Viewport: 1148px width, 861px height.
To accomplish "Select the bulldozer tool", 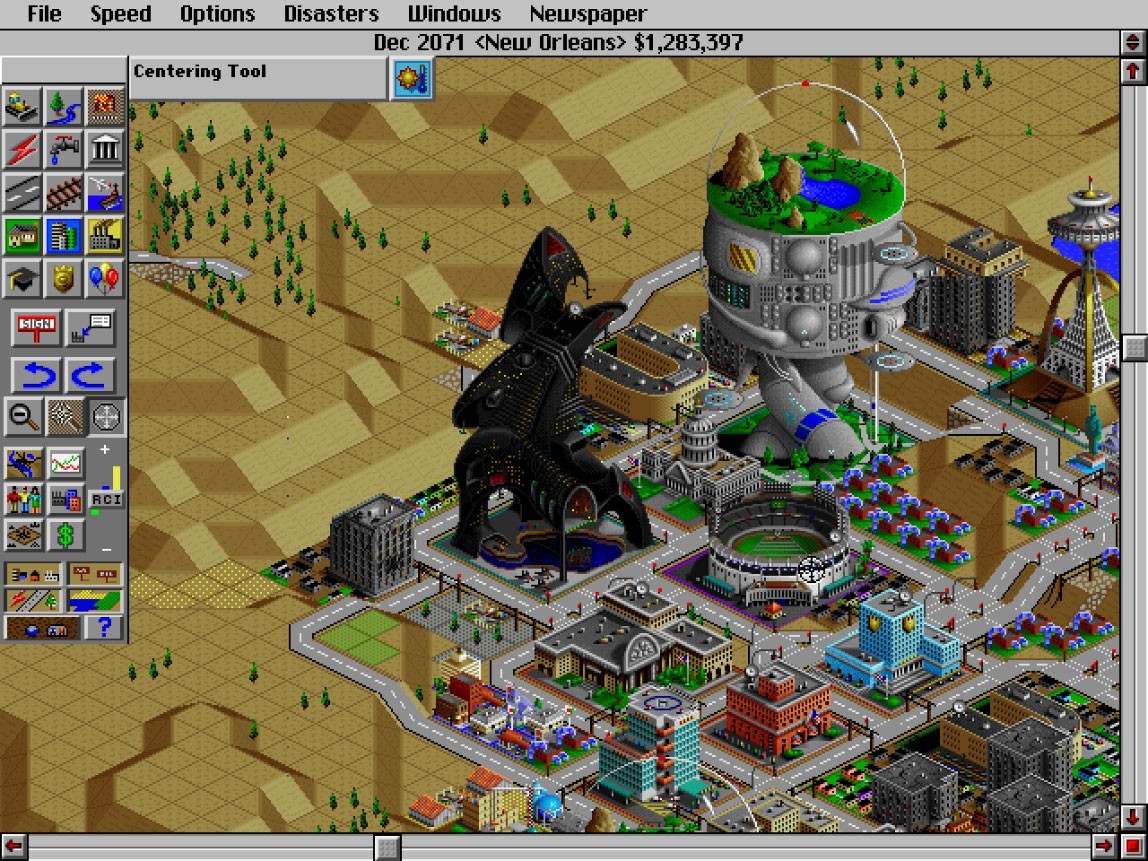I will point(23,105).
